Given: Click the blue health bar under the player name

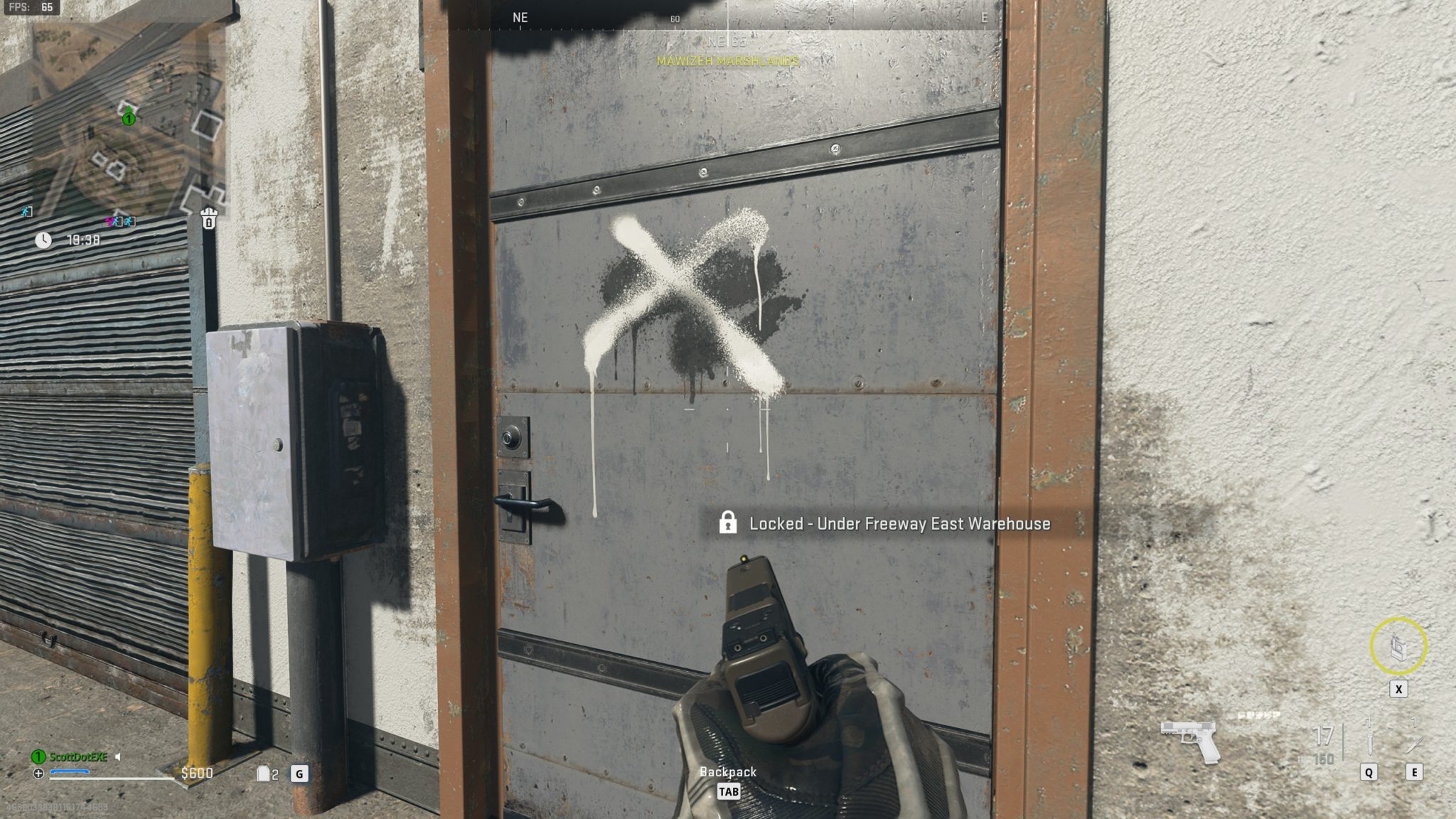Looking at the screenshot, I should click(x=70, y=772).
